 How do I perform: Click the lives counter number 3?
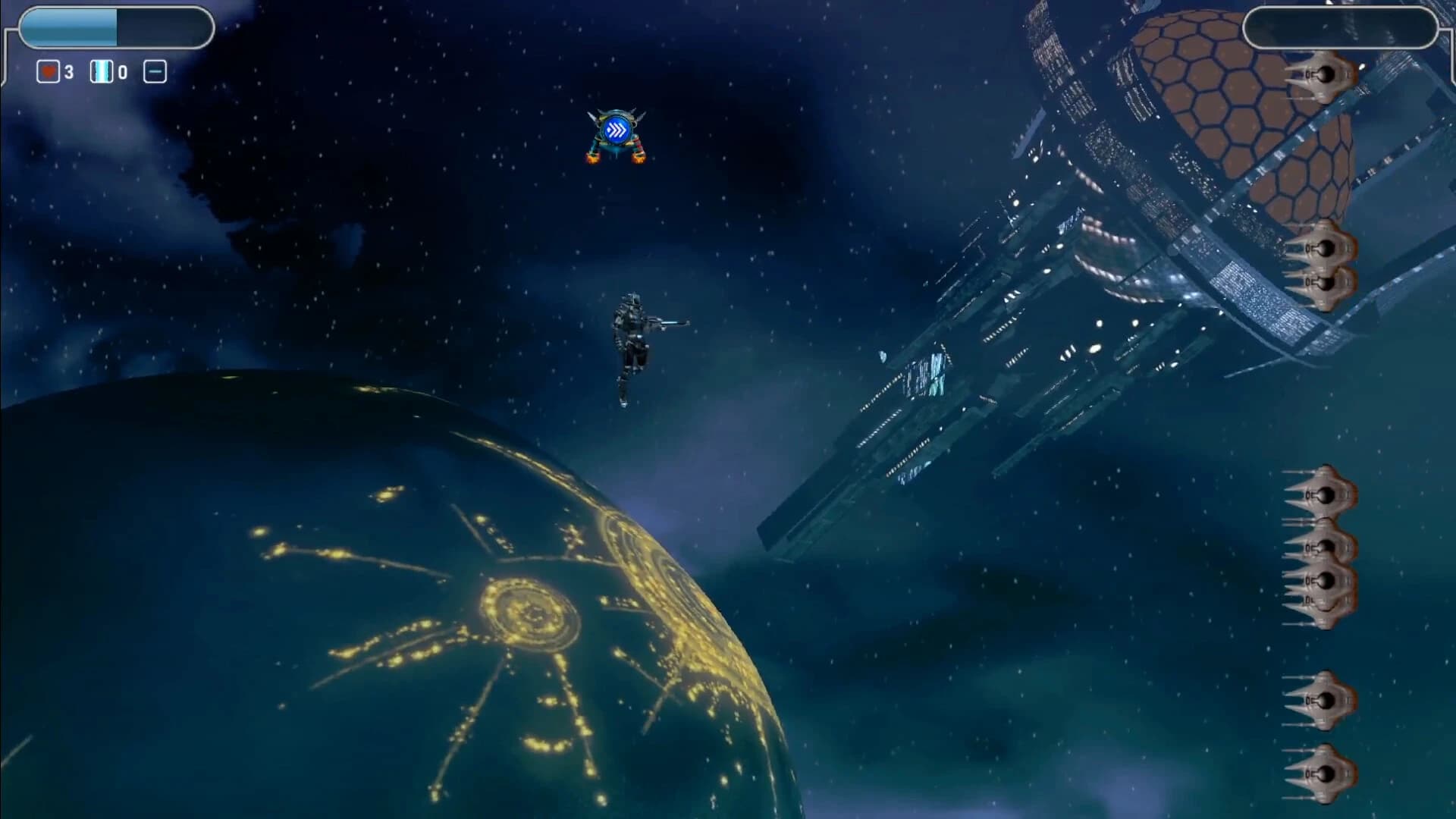tap(67, 71)
